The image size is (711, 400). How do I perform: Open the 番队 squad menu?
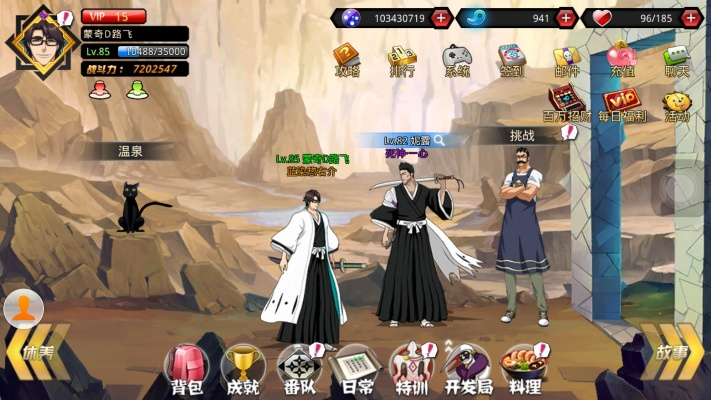(x=298, y=368)
